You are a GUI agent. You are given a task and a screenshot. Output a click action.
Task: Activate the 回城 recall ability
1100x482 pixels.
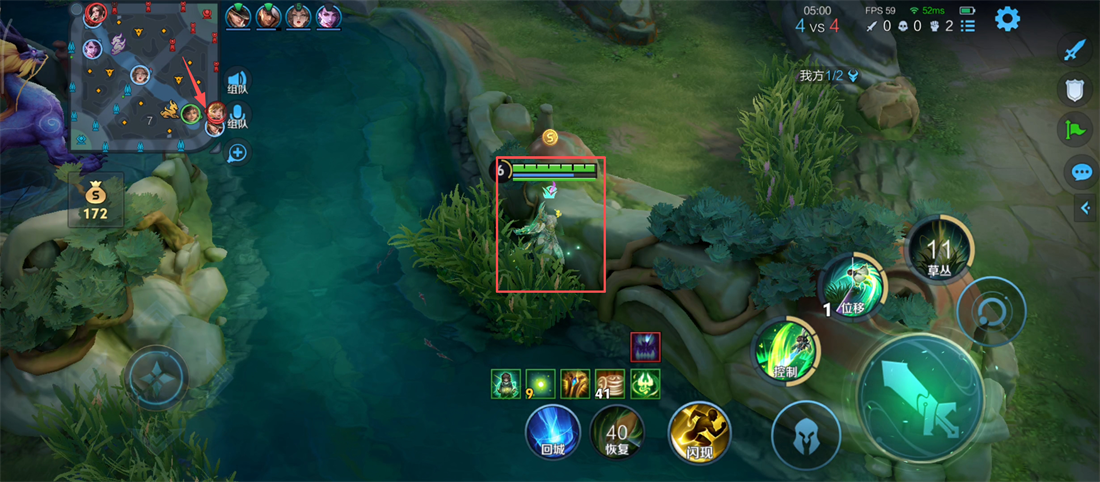tap(553, 432)
